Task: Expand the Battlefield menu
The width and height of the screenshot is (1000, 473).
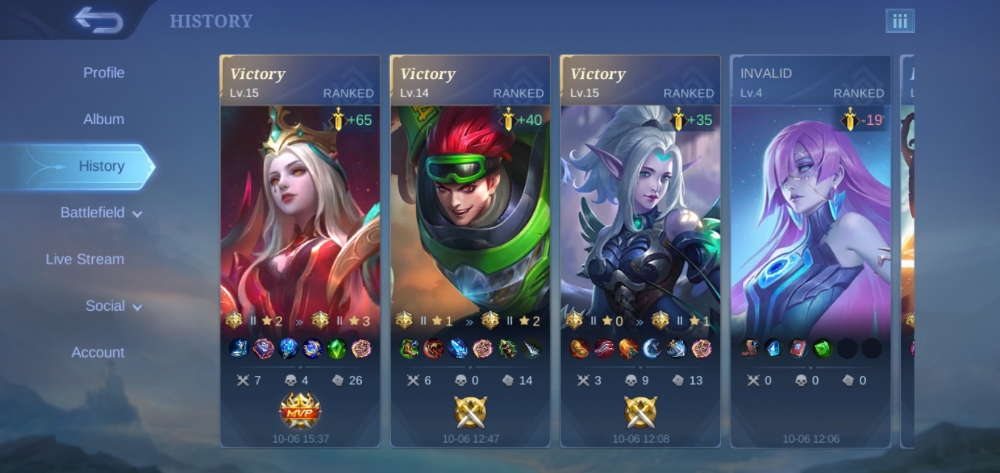Action: (101, 213)
